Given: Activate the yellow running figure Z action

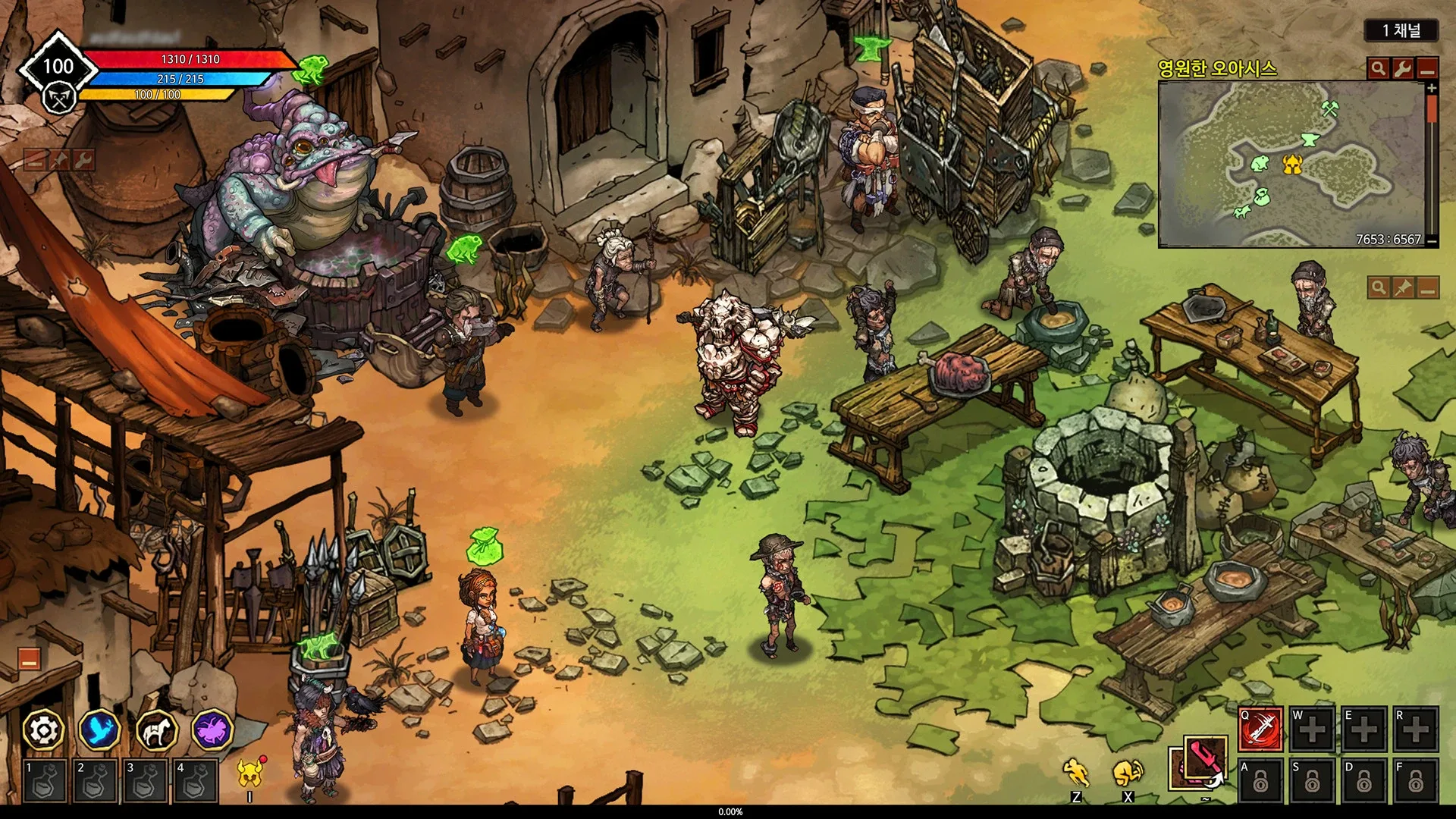Looking at the screenshot, I should (1075, 773).
